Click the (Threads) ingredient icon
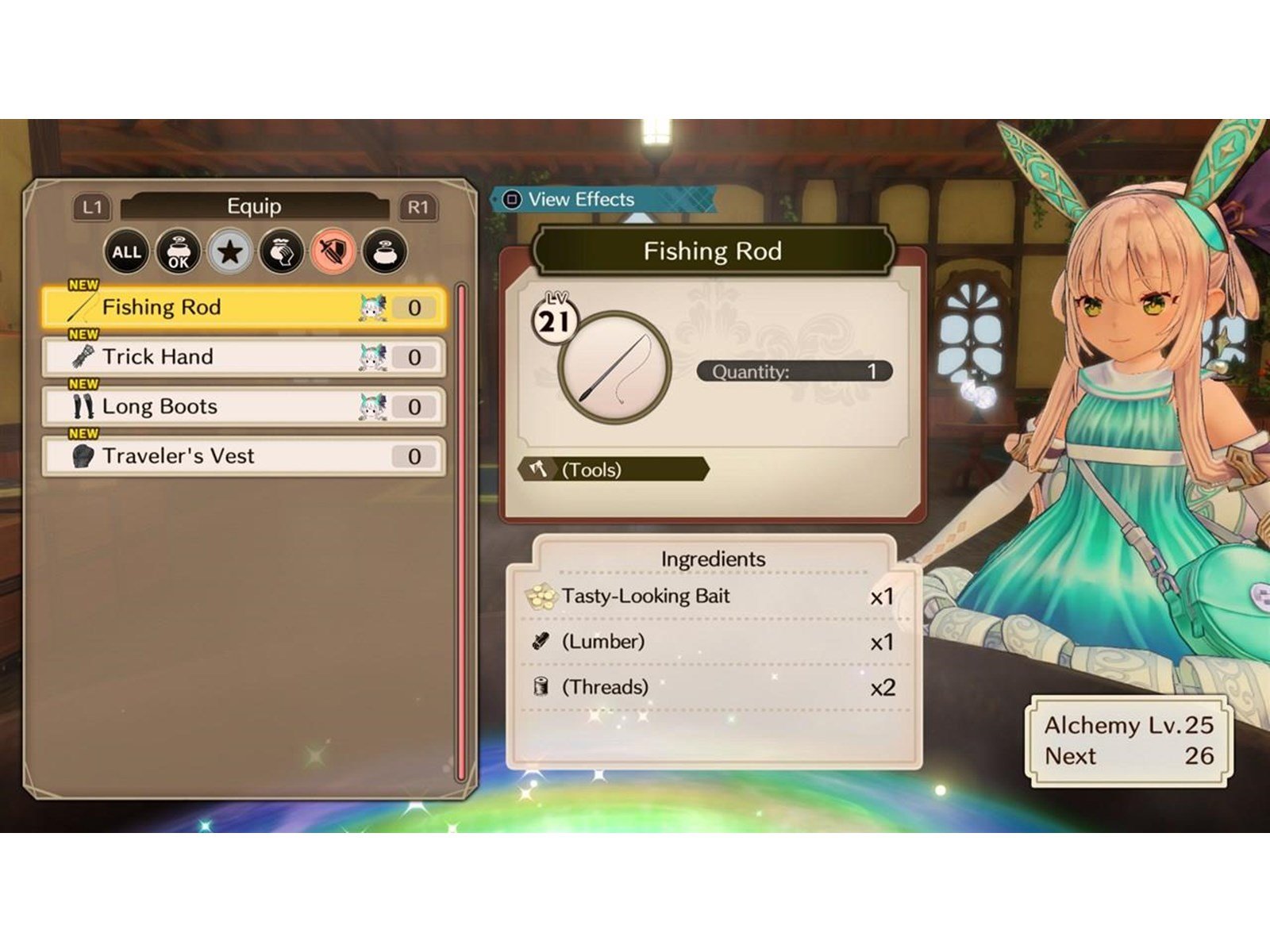1270x952 pixels. [x=540, y=687]
